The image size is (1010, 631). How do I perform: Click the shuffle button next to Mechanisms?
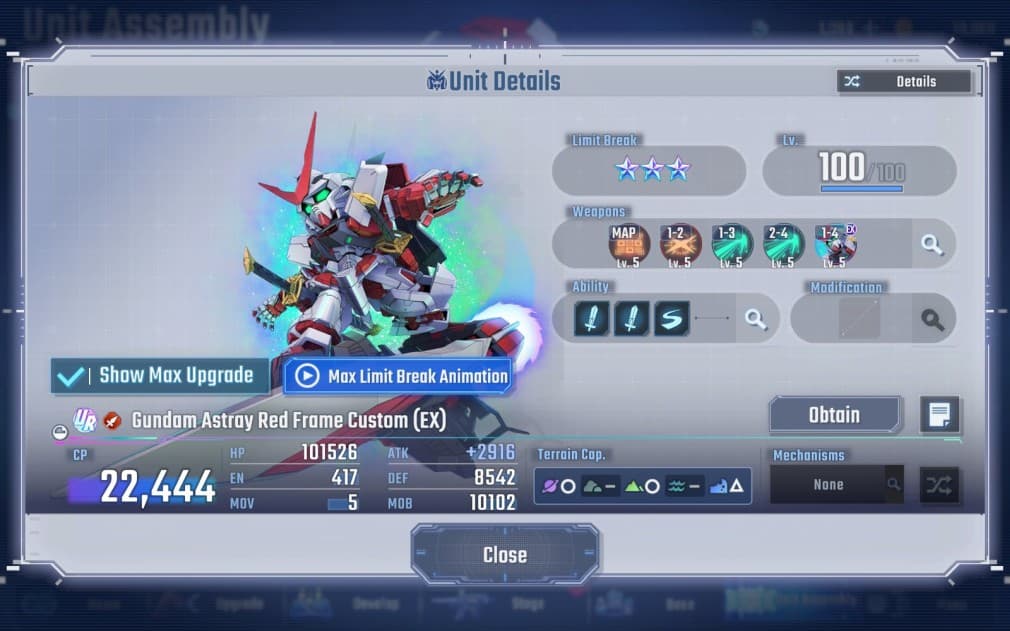tap(939, 485)
